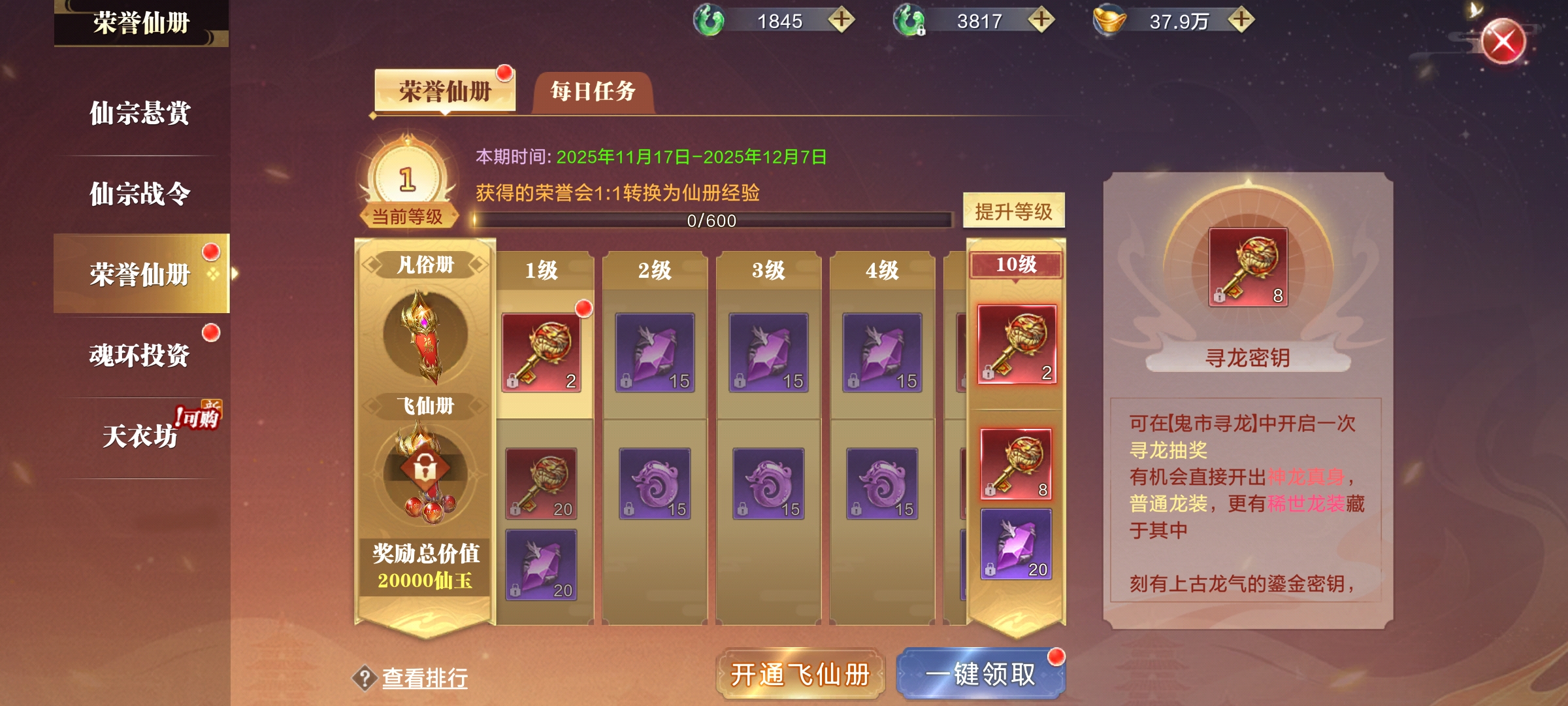1568x706 pixels.
Task: Open the 查看排行 ranking link
Action: pos(425,678)
